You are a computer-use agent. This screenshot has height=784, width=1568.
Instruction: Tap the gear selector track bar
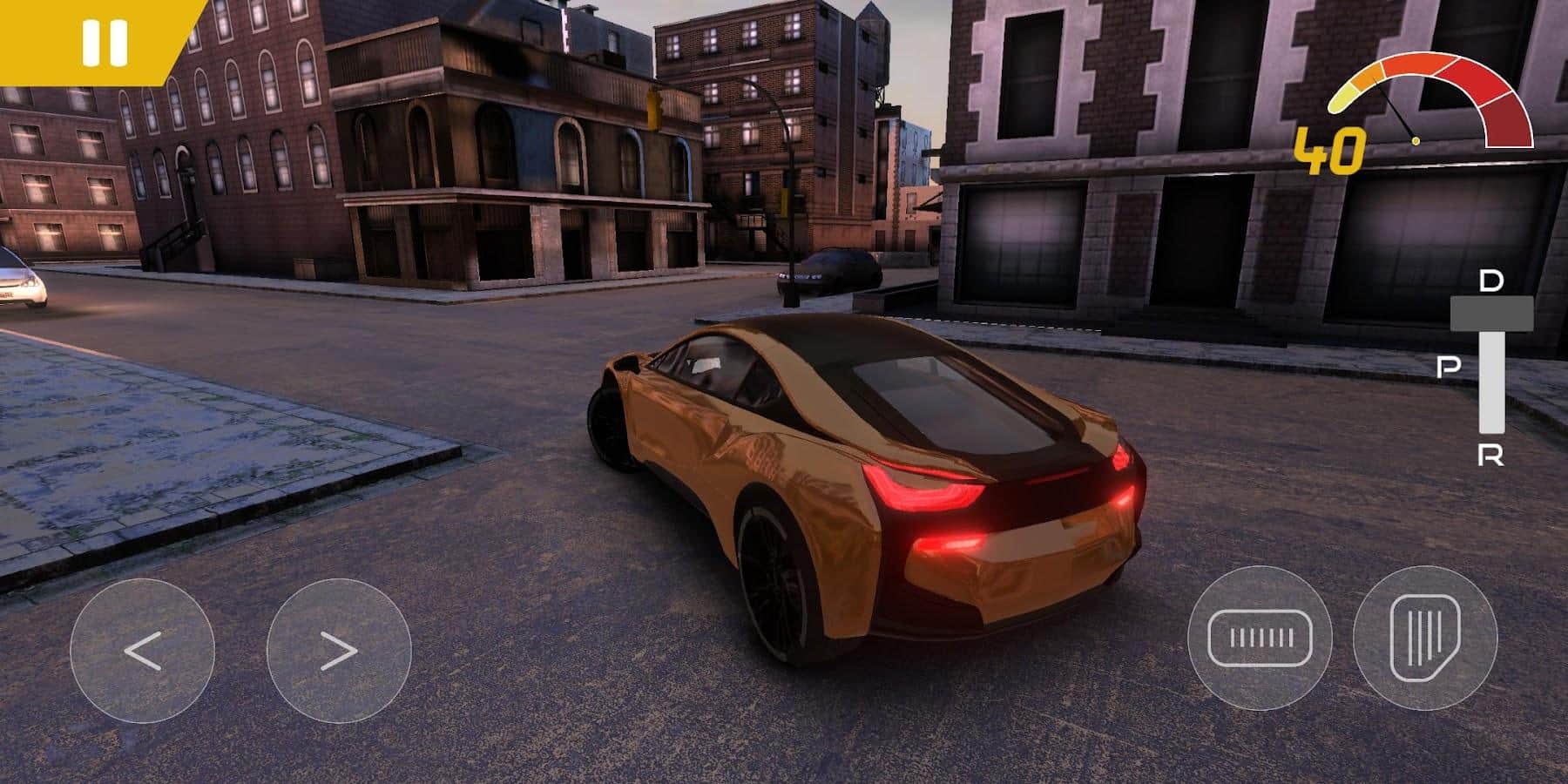[x=1492, y=379]
